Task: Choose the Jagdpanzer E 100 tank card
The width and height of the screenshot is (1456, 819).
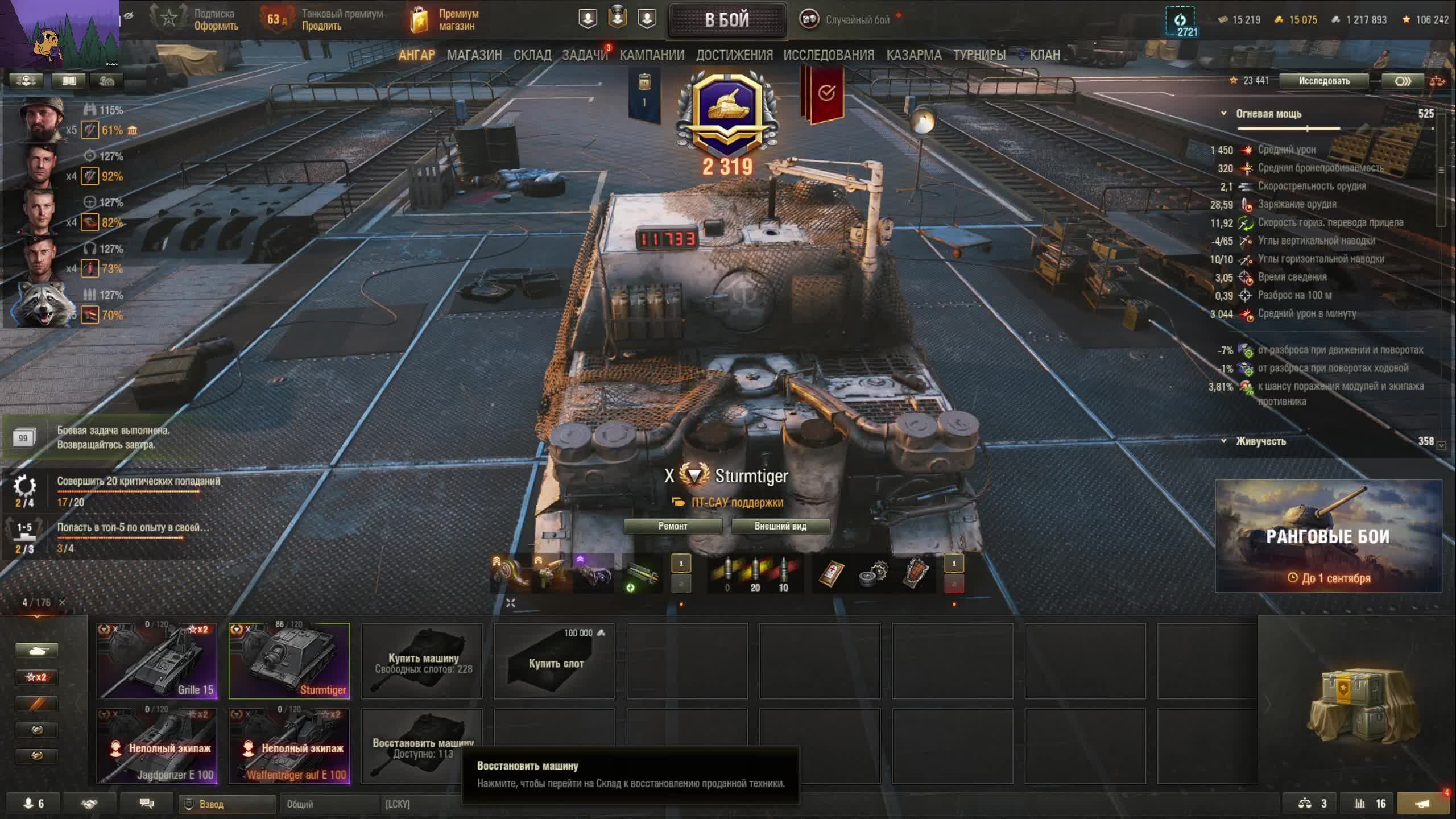Action: (157, 746)
